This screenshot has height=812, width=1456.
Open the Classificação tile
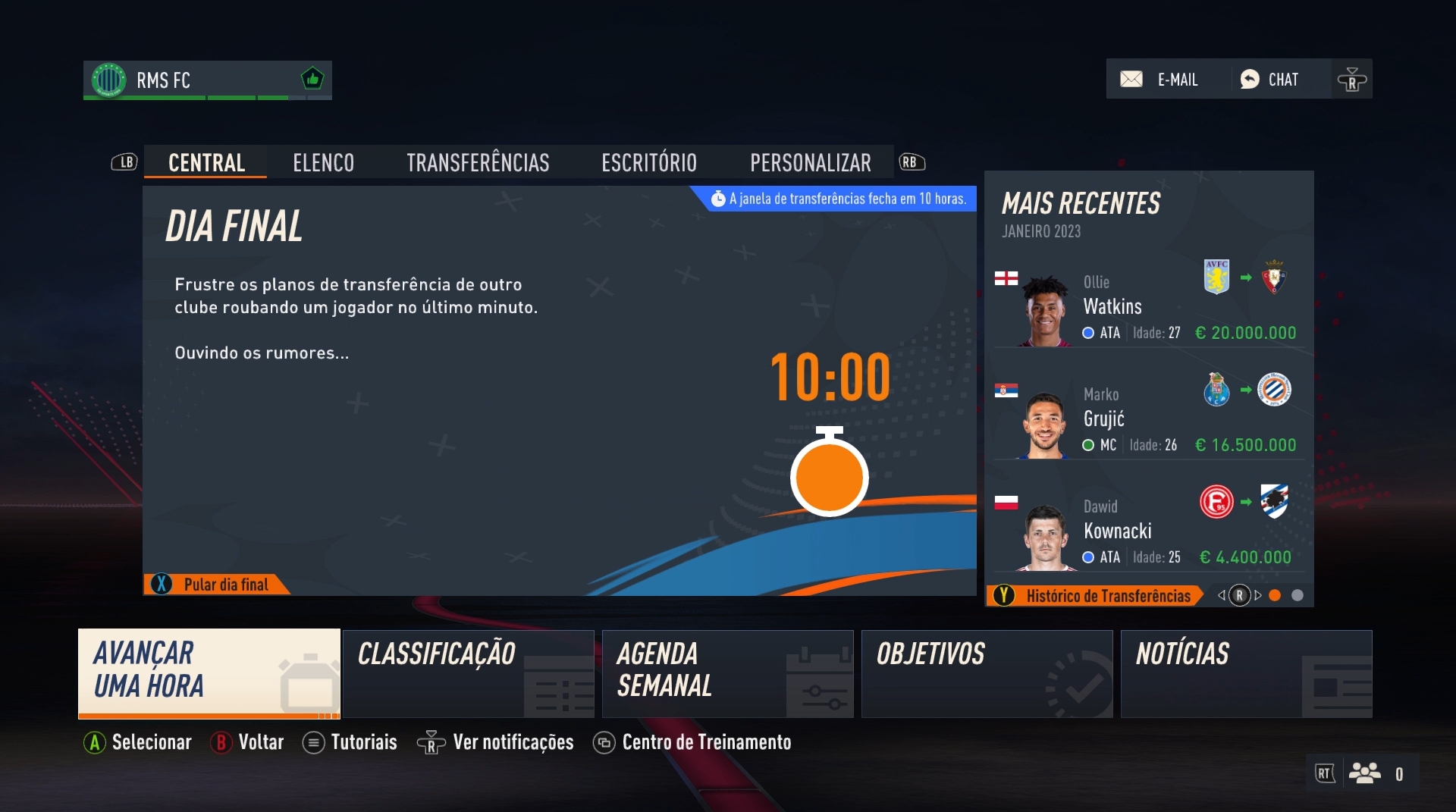(x=468, y=672)
